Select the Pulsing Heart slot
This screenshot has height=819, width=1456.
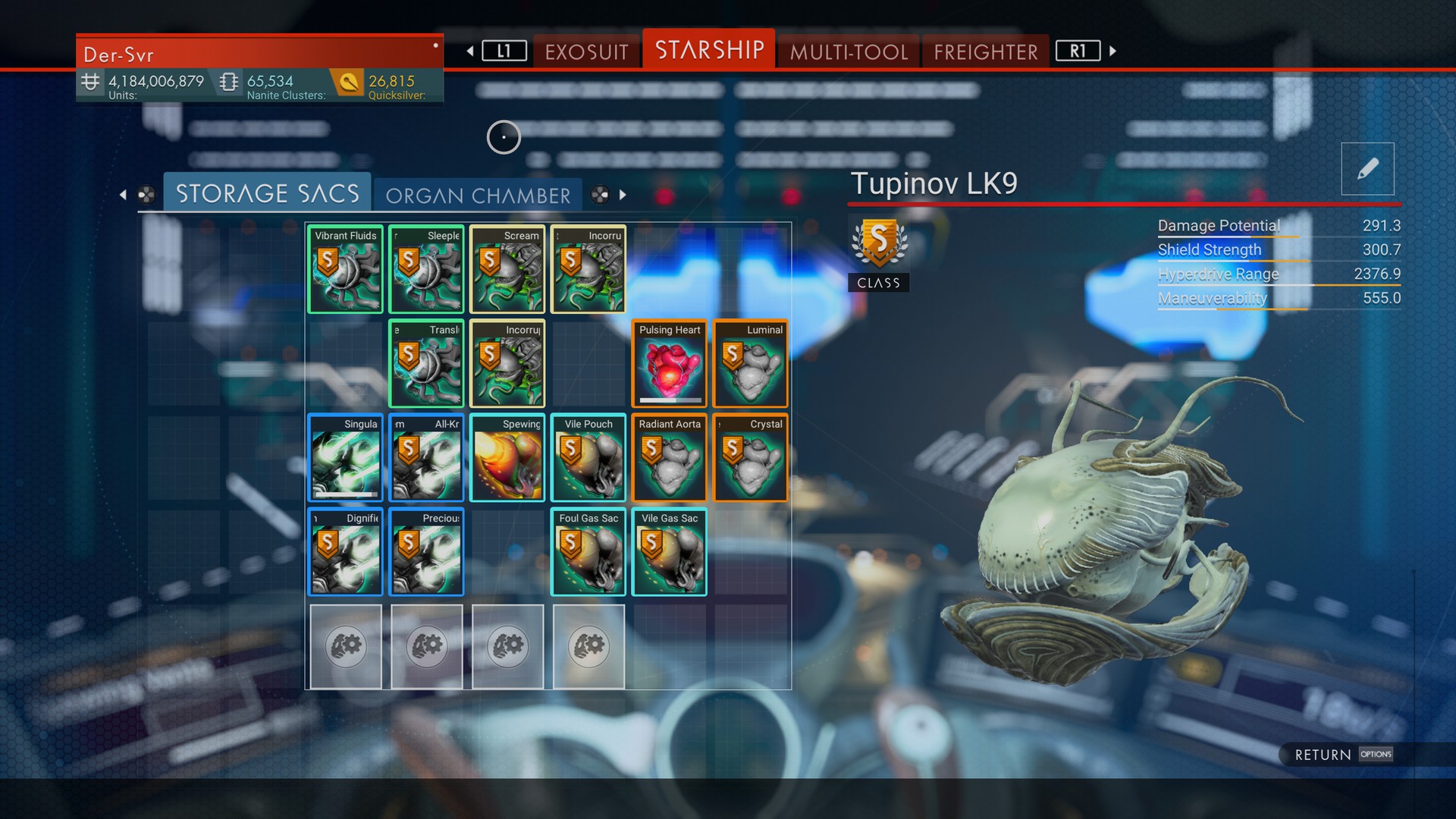click(670, 364)
